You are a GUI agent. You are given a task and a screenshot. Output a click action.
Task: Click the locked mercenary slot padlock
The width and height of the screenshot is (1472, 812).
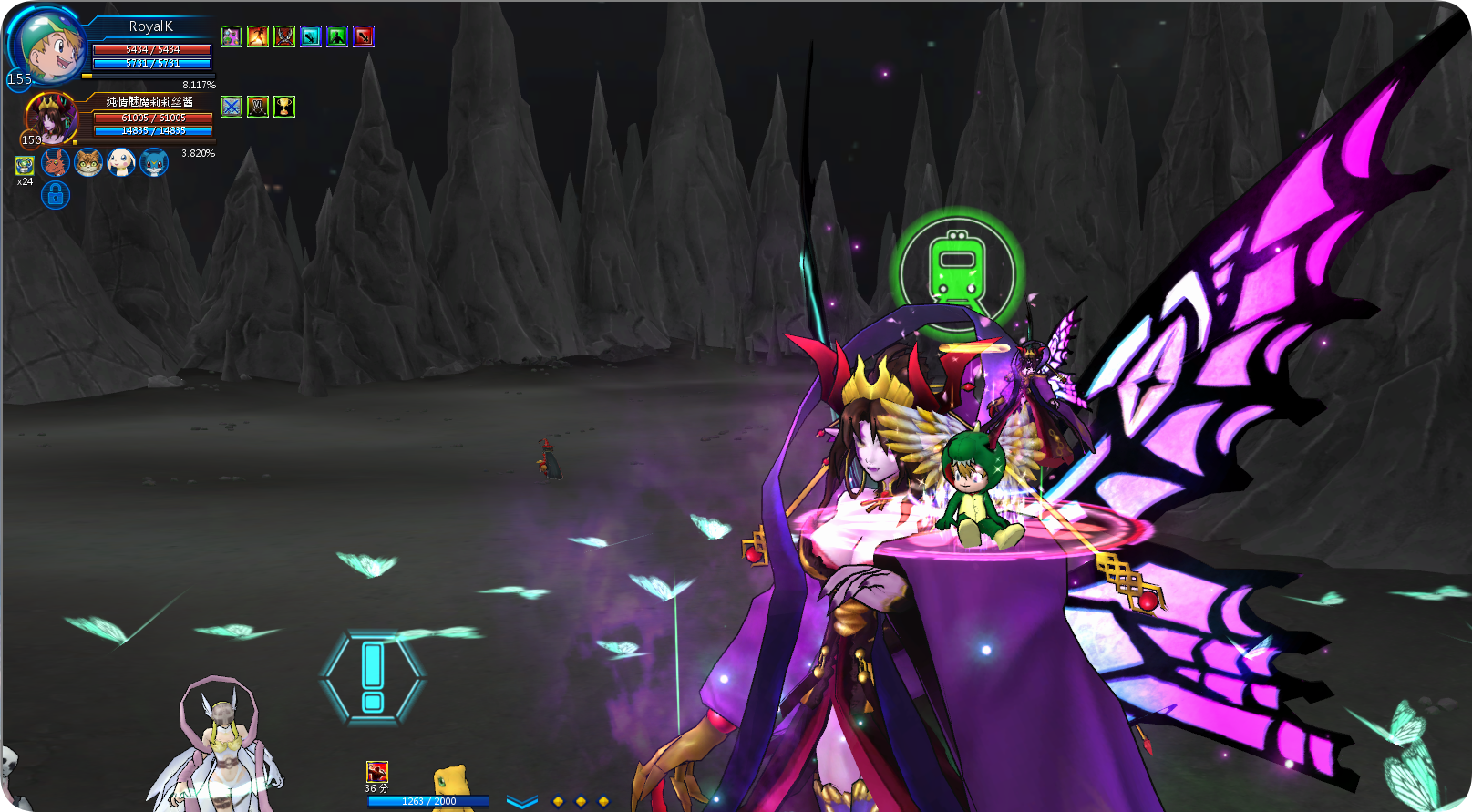tap(56, 195)
